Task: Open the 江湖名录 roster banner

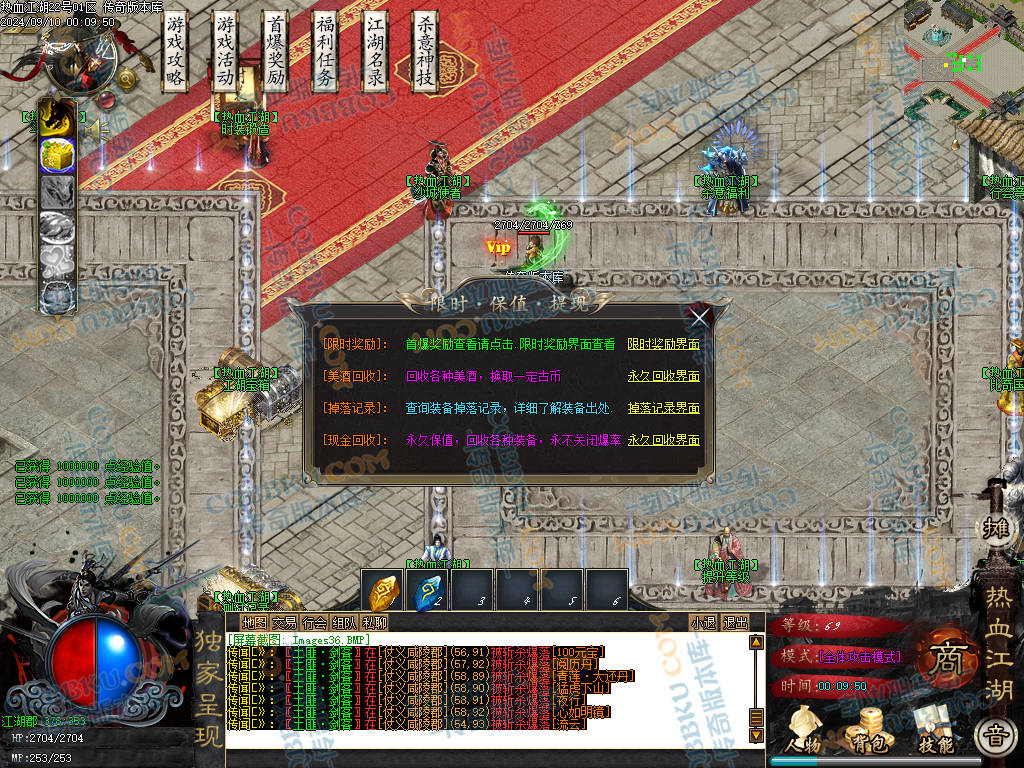Action: click(375, 52)
